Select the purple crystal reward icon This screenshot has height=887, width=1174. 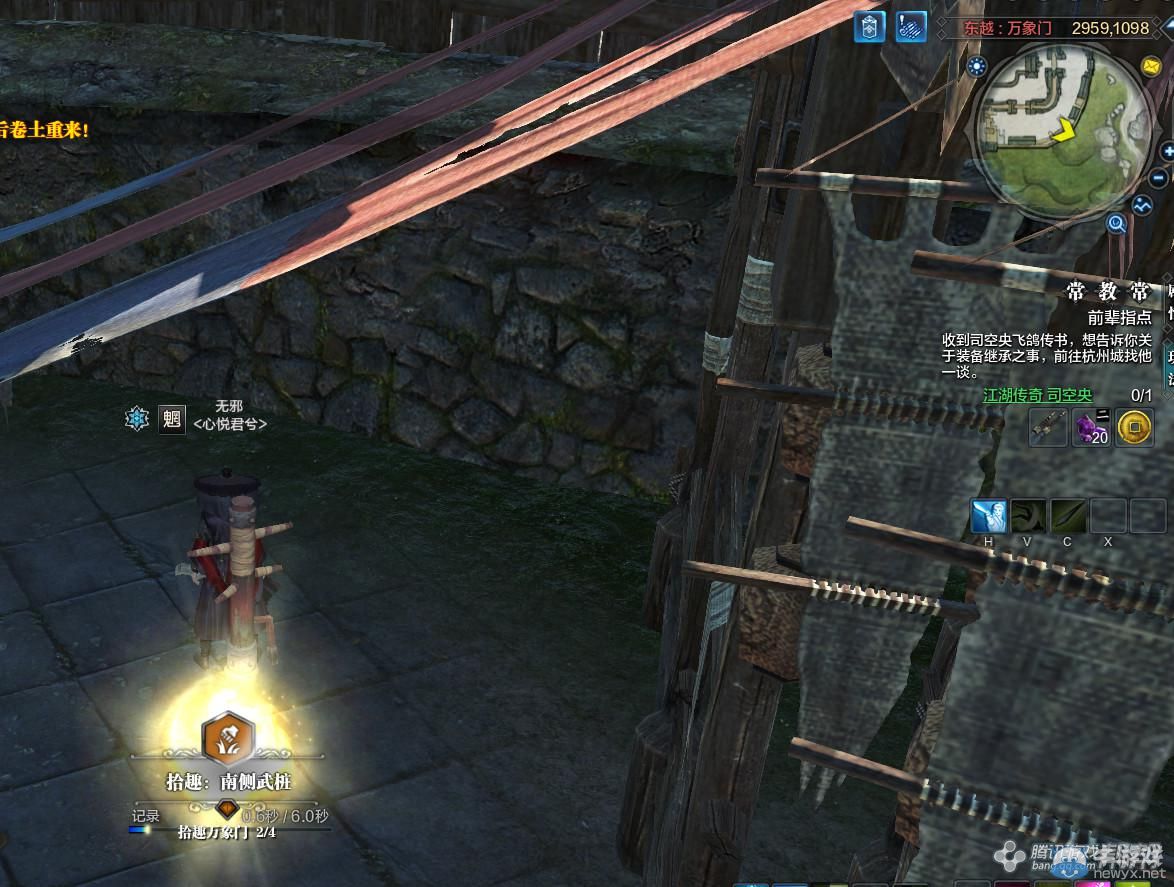click(x=1091, y=428)
